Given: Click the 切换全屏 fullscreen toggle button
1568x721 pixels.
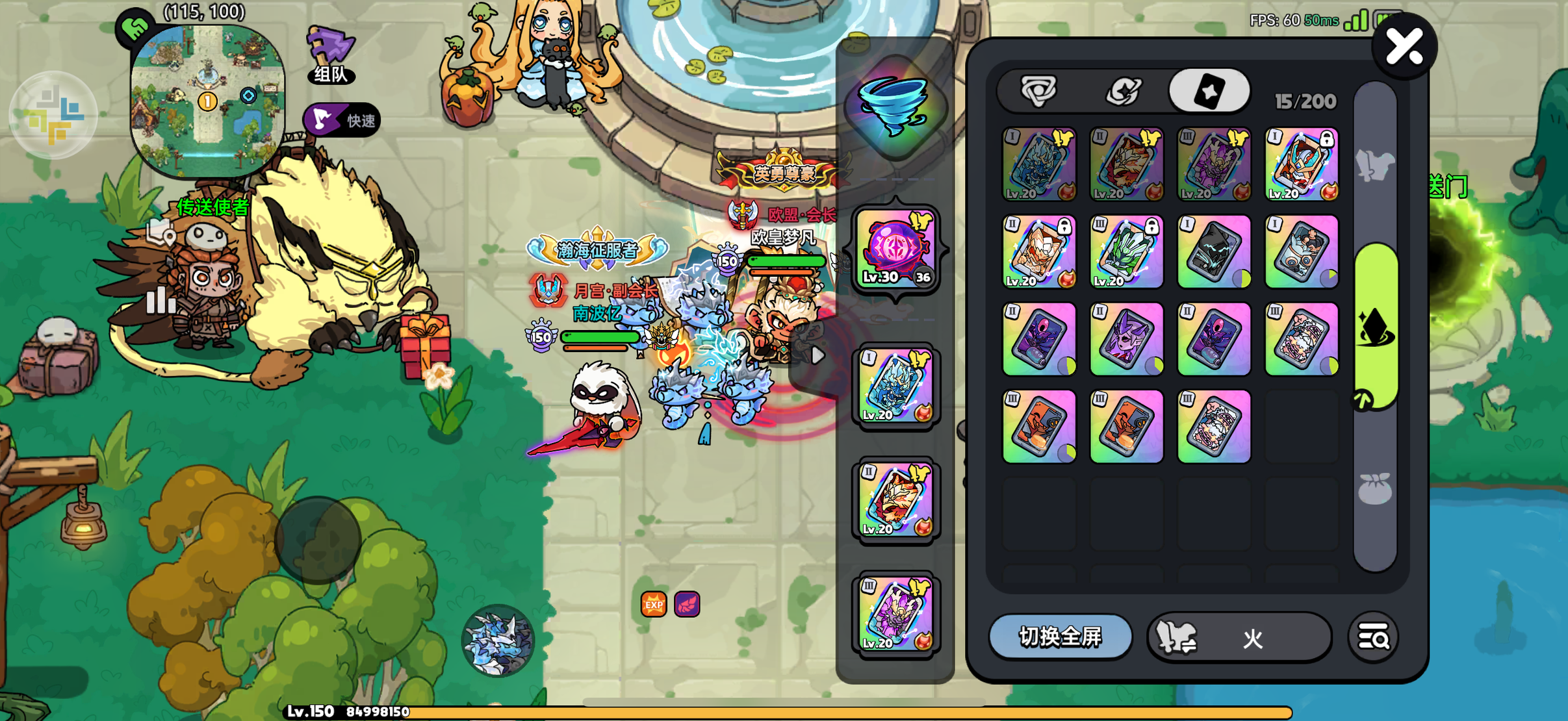Looking at the screenshot, I should click(x=1060, y=637).
